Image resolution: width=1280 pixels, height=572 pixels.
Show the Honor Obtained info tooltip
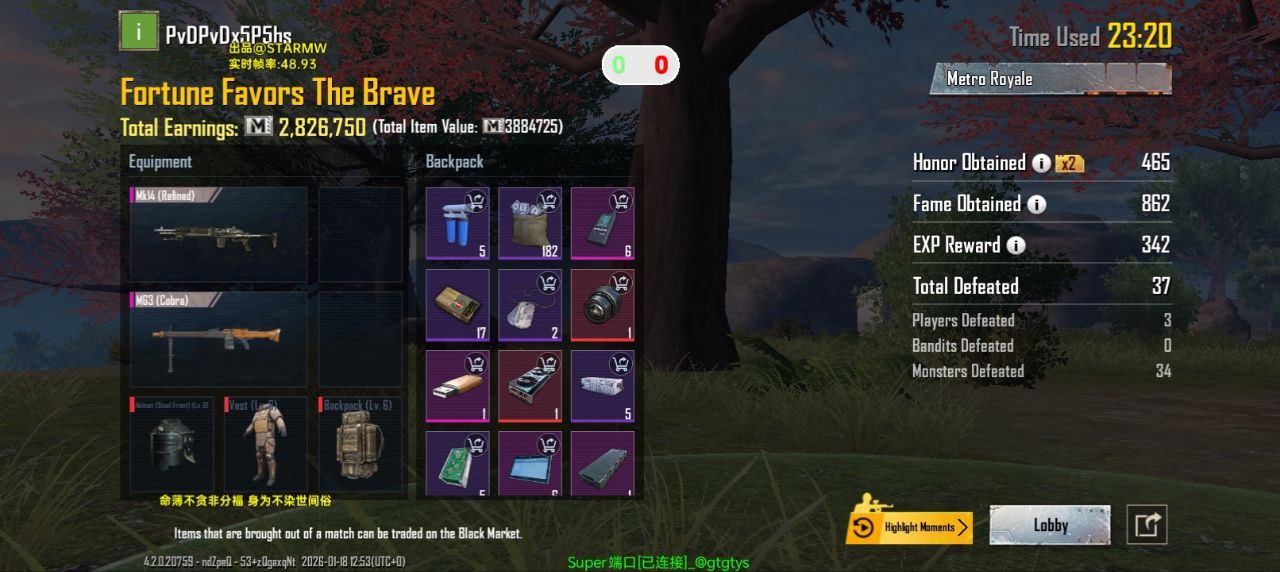pyautogui.click(x=1041, y=163)
